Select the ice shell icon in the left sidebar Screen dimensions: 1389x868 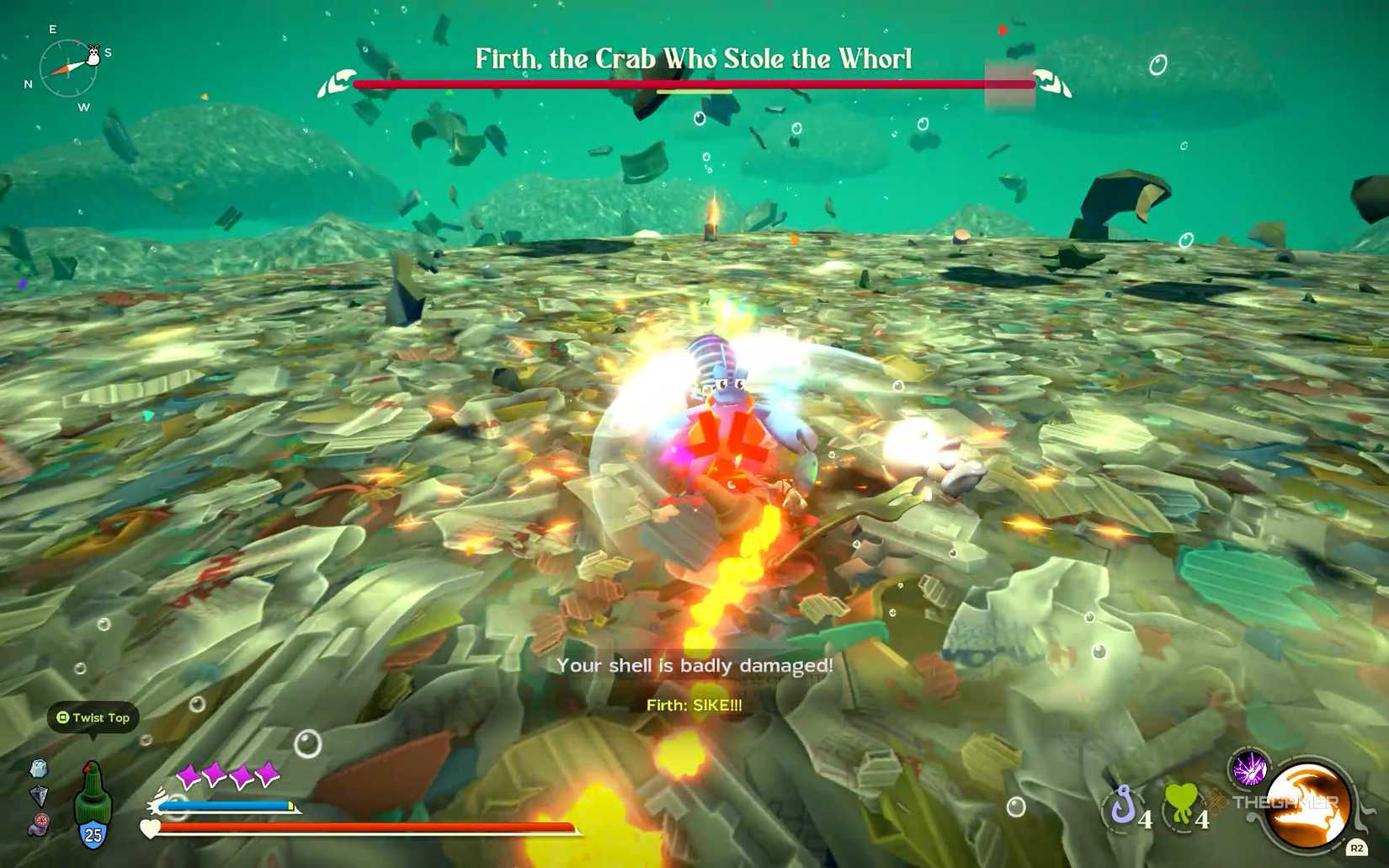pos(39,769)
